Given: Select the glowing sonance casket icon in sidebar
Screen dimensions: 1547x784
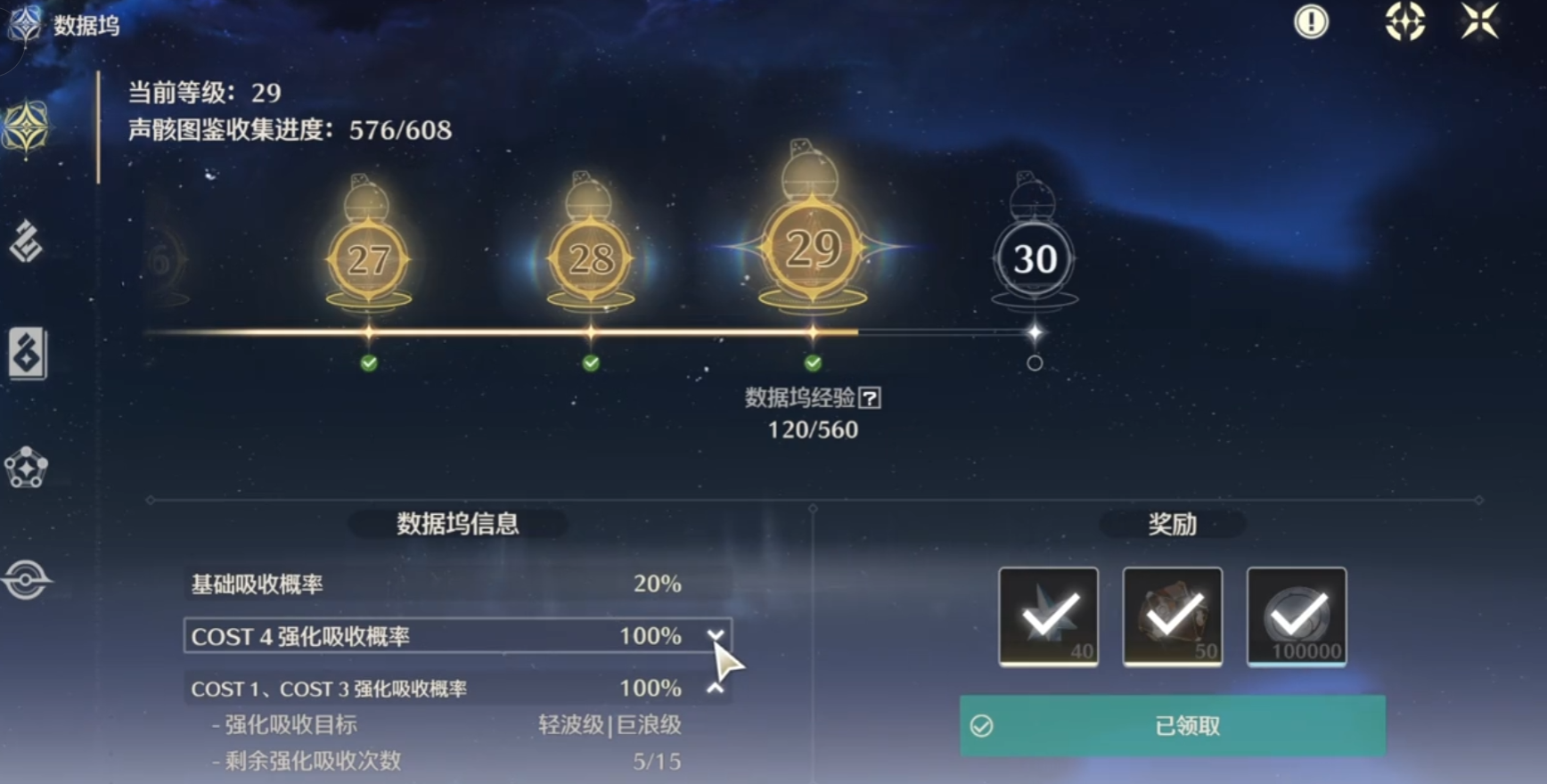Looking at the screenshot, I should [x=27, y=125].
